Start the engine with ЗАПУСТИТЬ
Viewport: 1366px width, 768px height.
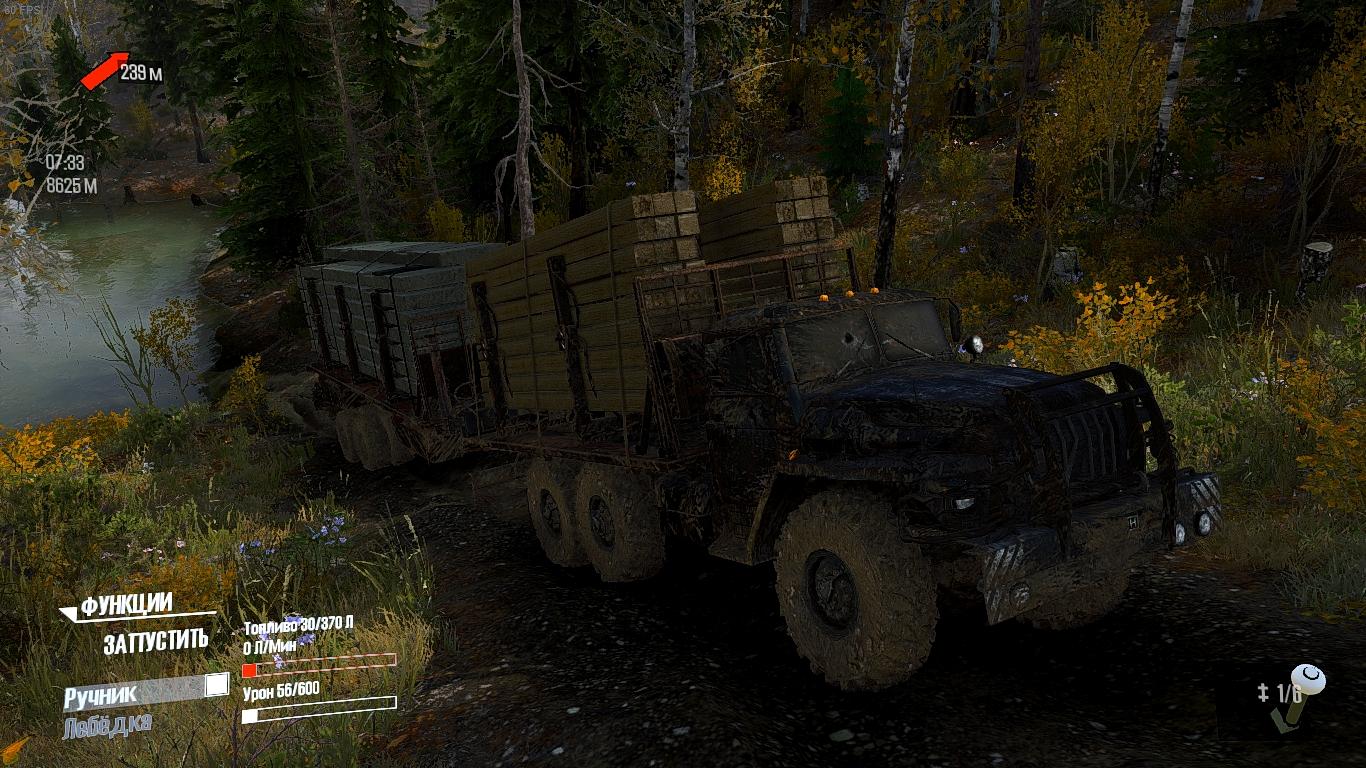[155, 642]
